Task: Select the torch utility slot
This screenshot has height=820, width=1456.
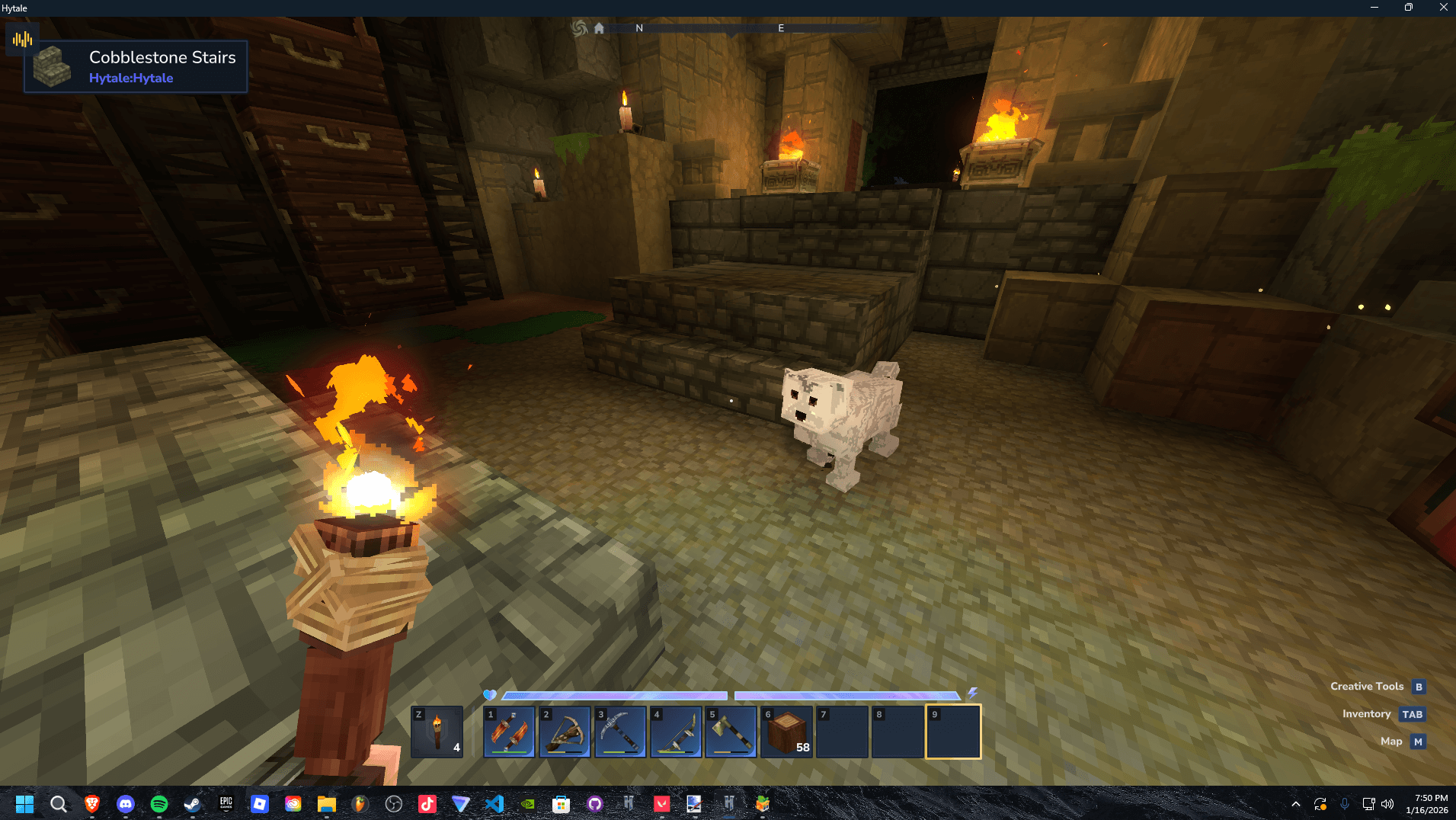Action: 437,732
